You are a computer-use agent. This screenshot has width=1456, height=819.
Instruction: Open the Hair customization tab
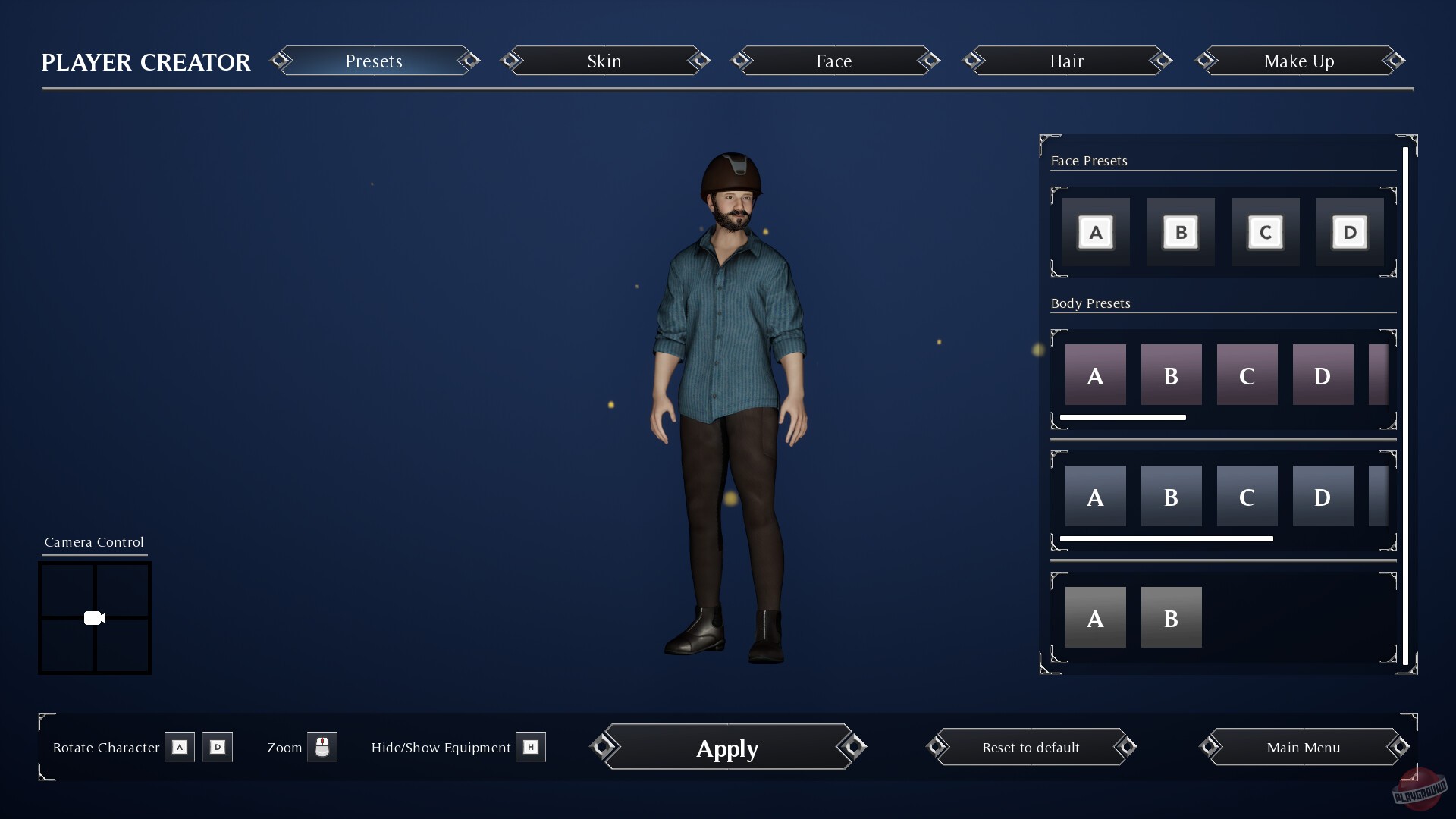point(1066,61)
